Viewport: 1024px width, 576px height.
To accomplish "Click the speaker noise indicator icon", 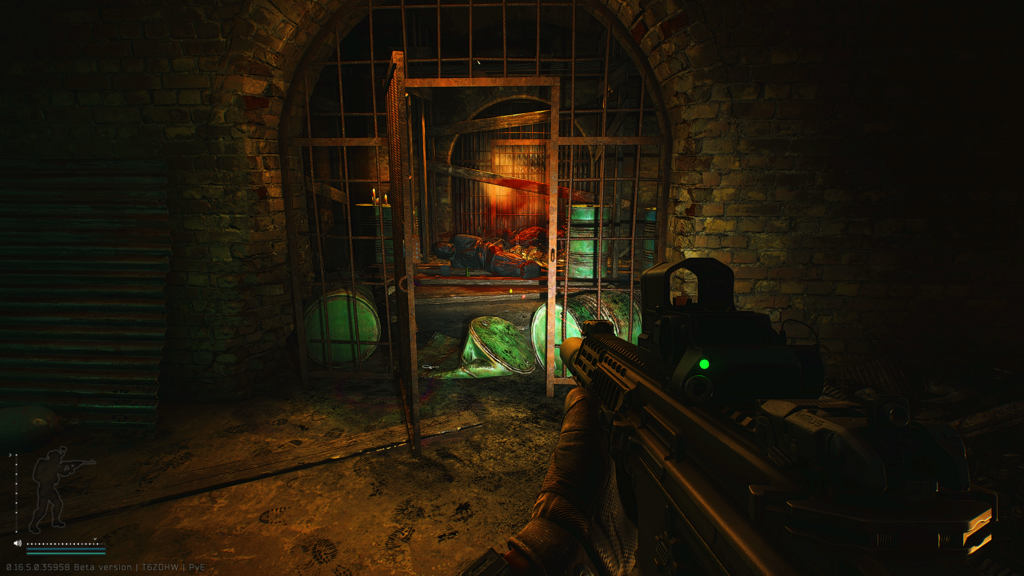I will pos(18,544).
